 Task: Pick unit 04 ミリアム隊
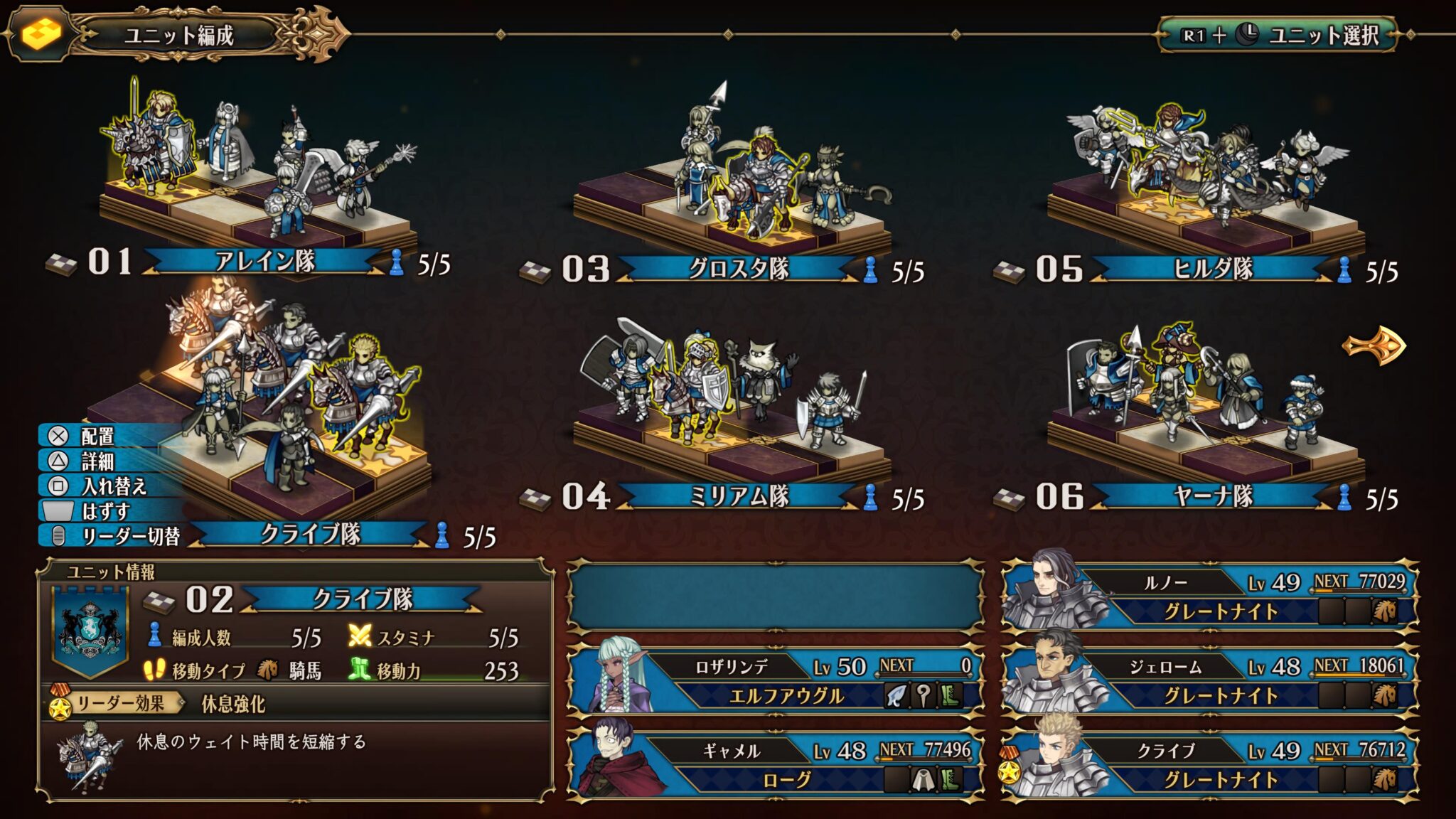[x=738, y=496]
